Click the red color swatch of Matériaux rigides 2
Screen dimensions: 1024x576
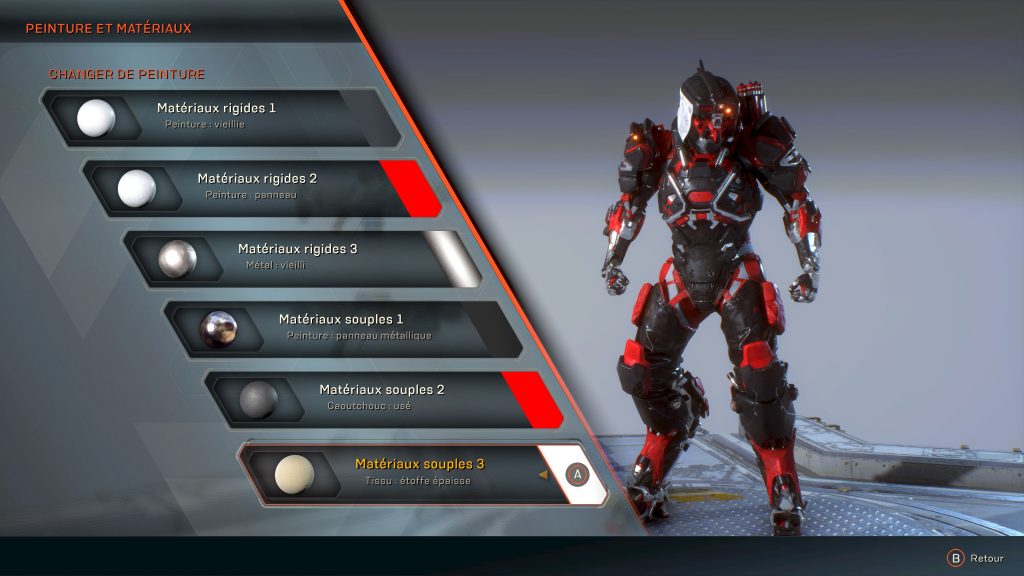click(410, 187)
